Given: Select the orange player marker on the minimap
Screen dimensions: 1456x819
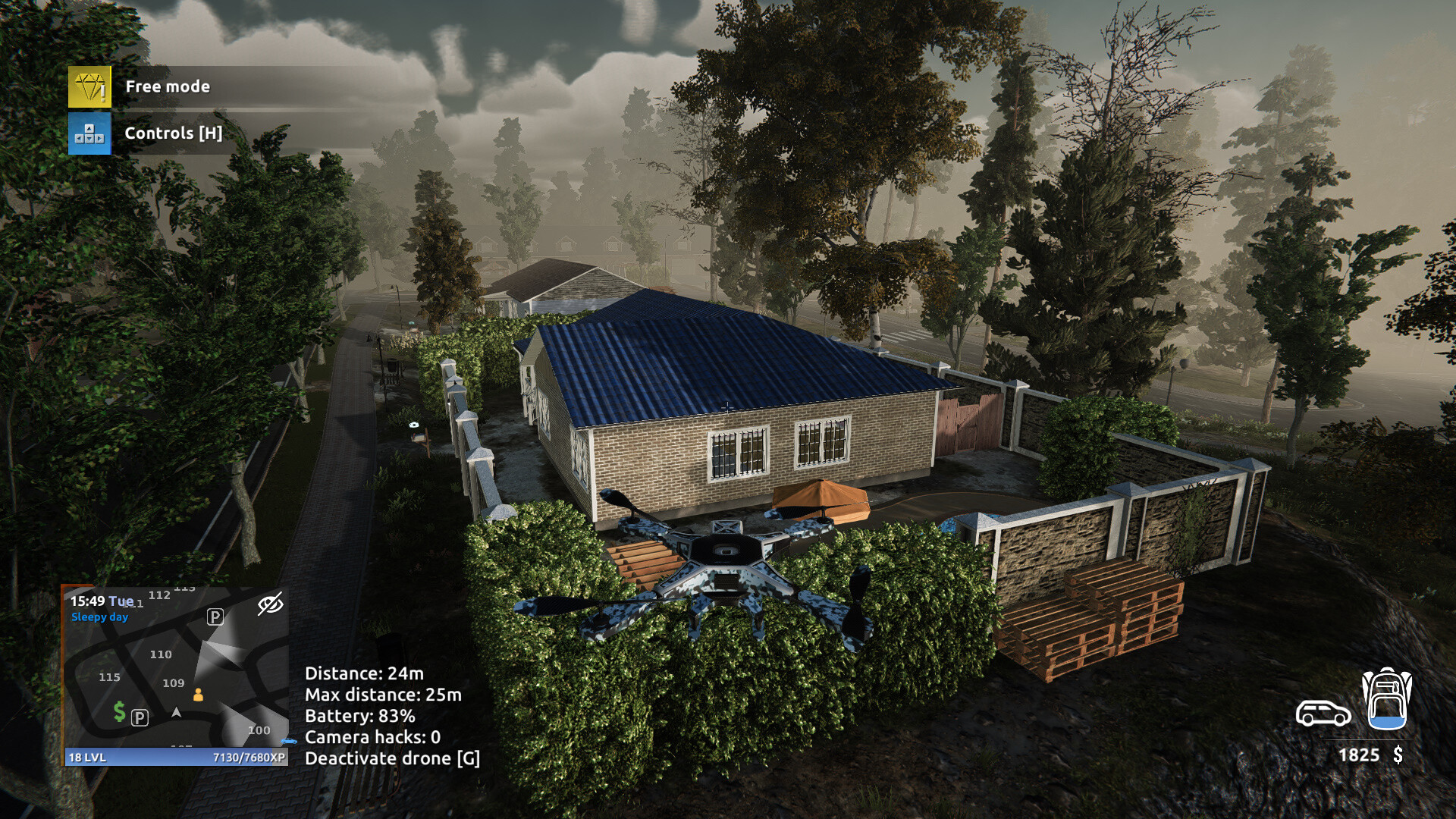Looking at the screenshot, I should tap(198, 695).
